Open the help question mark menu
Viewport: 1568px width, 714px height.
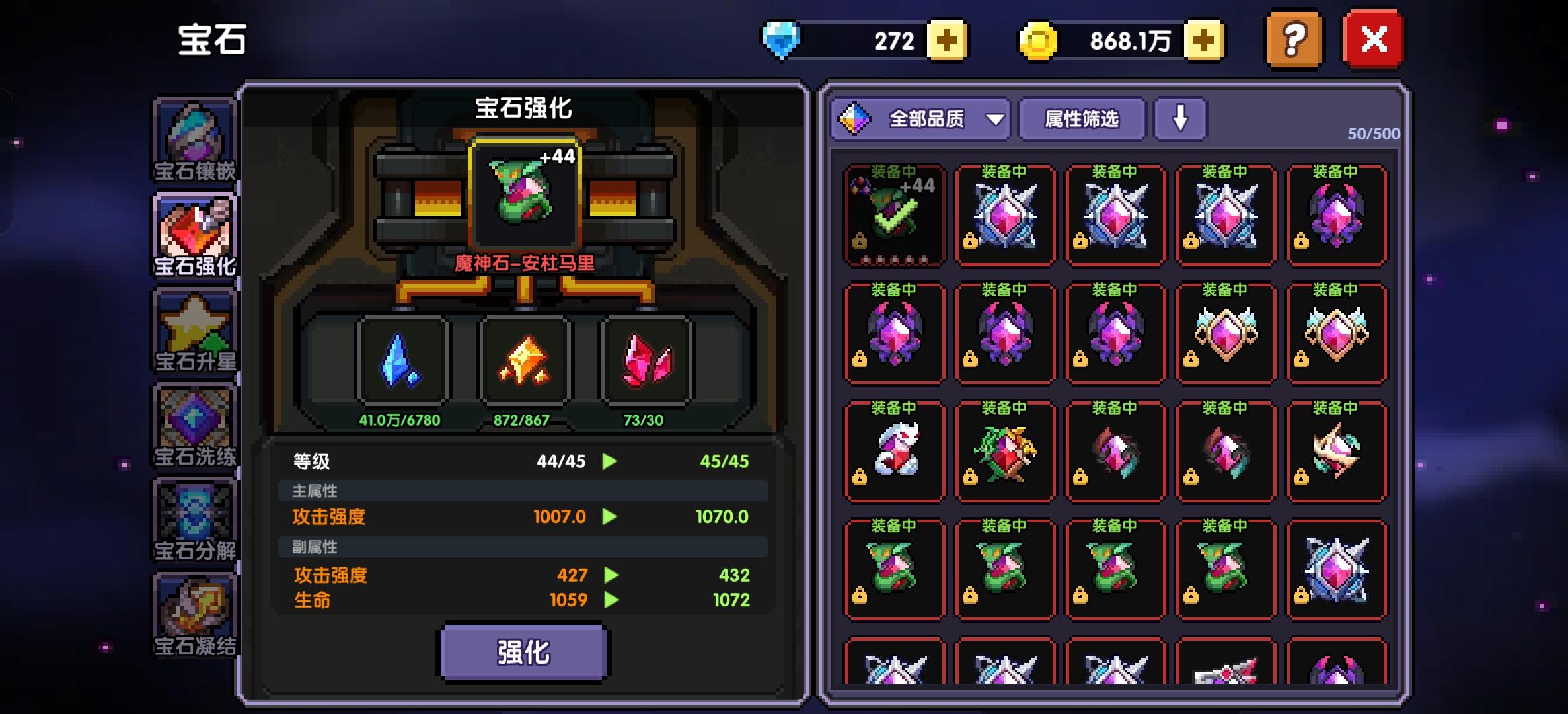(x=1292, y=40)
